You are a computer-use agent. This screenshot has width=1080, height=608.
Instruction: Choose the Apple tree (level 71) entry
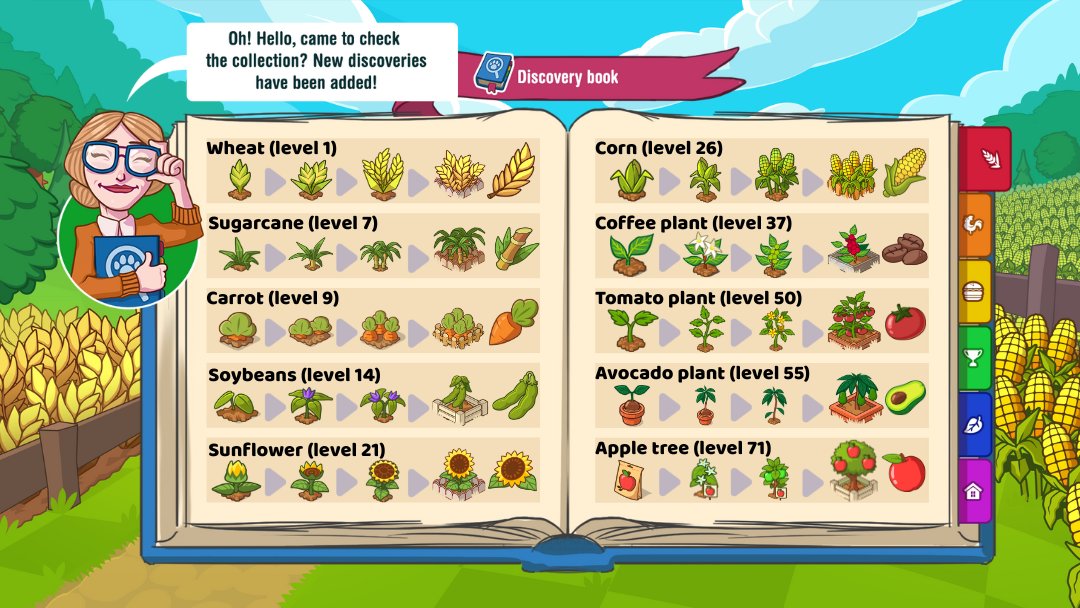(x=760, y=471)
